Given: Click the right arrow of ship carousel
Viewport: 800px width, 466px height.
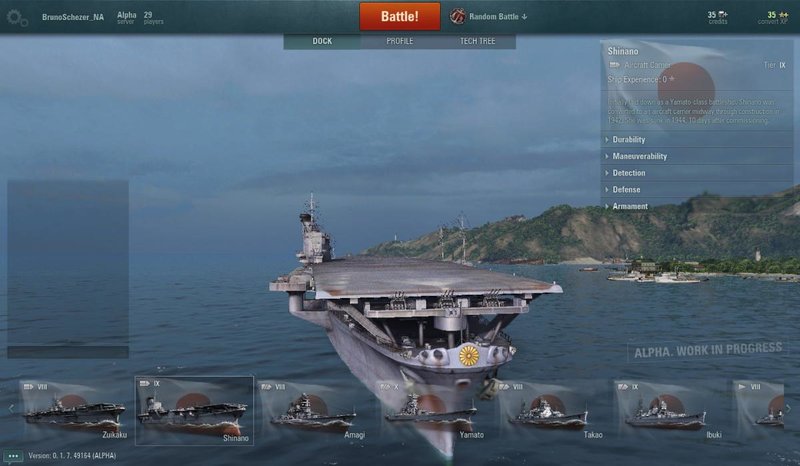Looking at the screenshot, I should (x=788, y=408).
